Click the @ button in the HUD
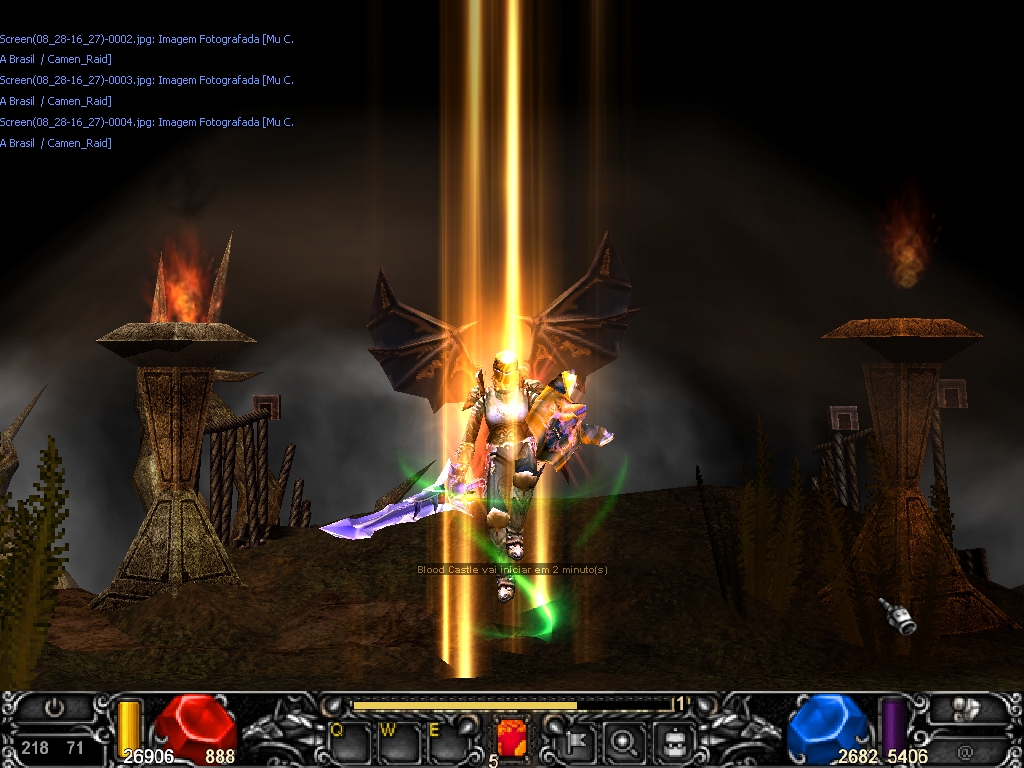This screenshot has width=1024, height=768. (965, 751)
